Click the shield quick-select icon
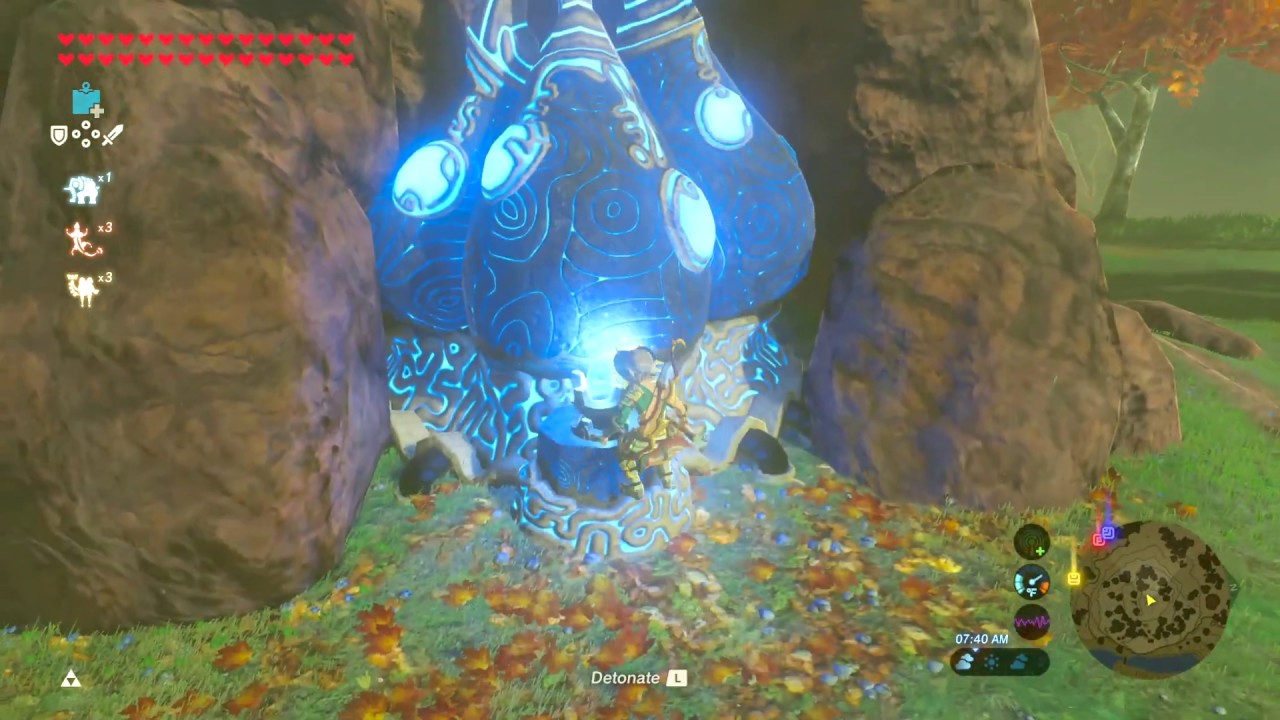 [59, 135]
